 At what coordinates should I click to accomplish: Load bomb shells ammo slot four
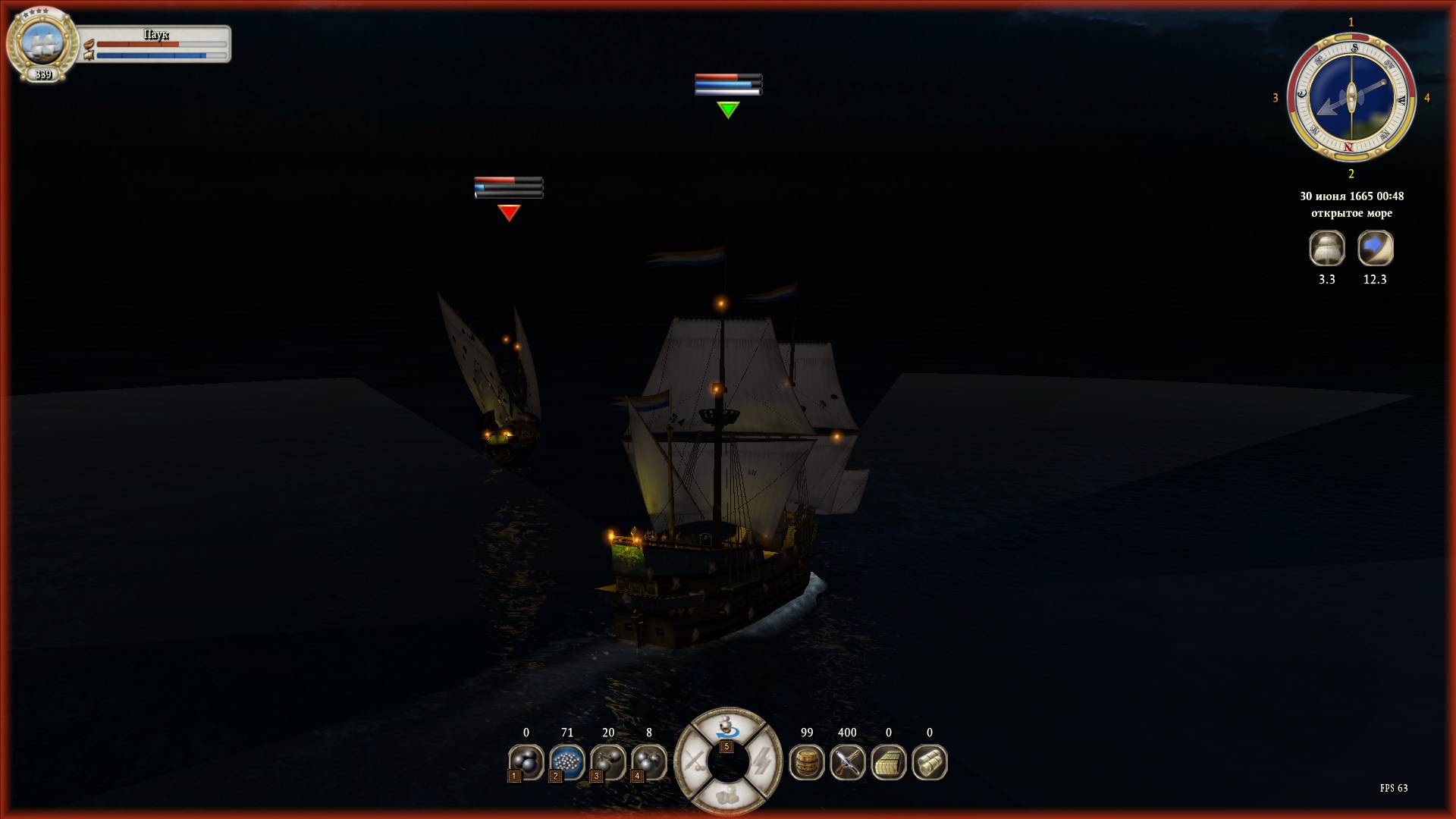648,761
